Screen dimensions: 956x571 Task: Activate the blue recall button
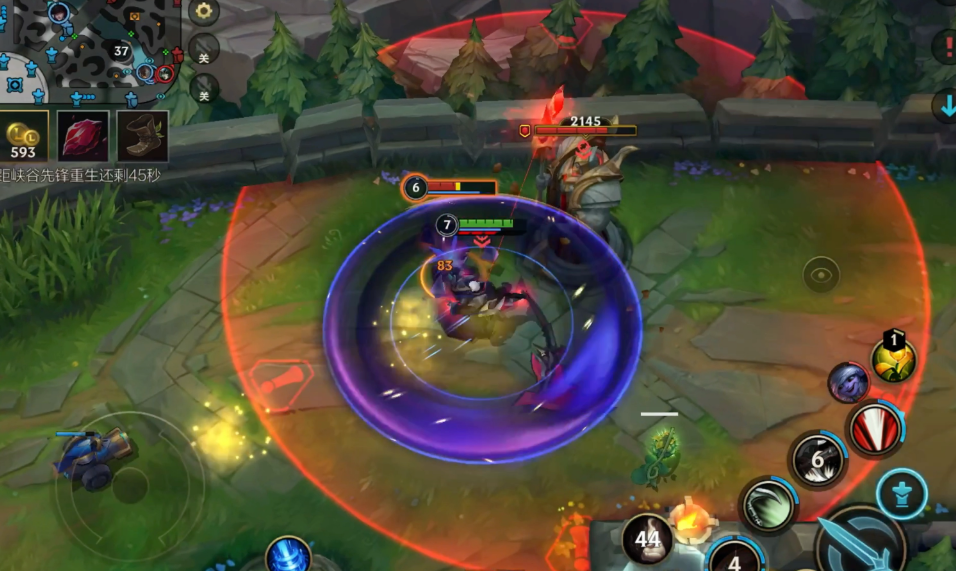tap(288, 555)
